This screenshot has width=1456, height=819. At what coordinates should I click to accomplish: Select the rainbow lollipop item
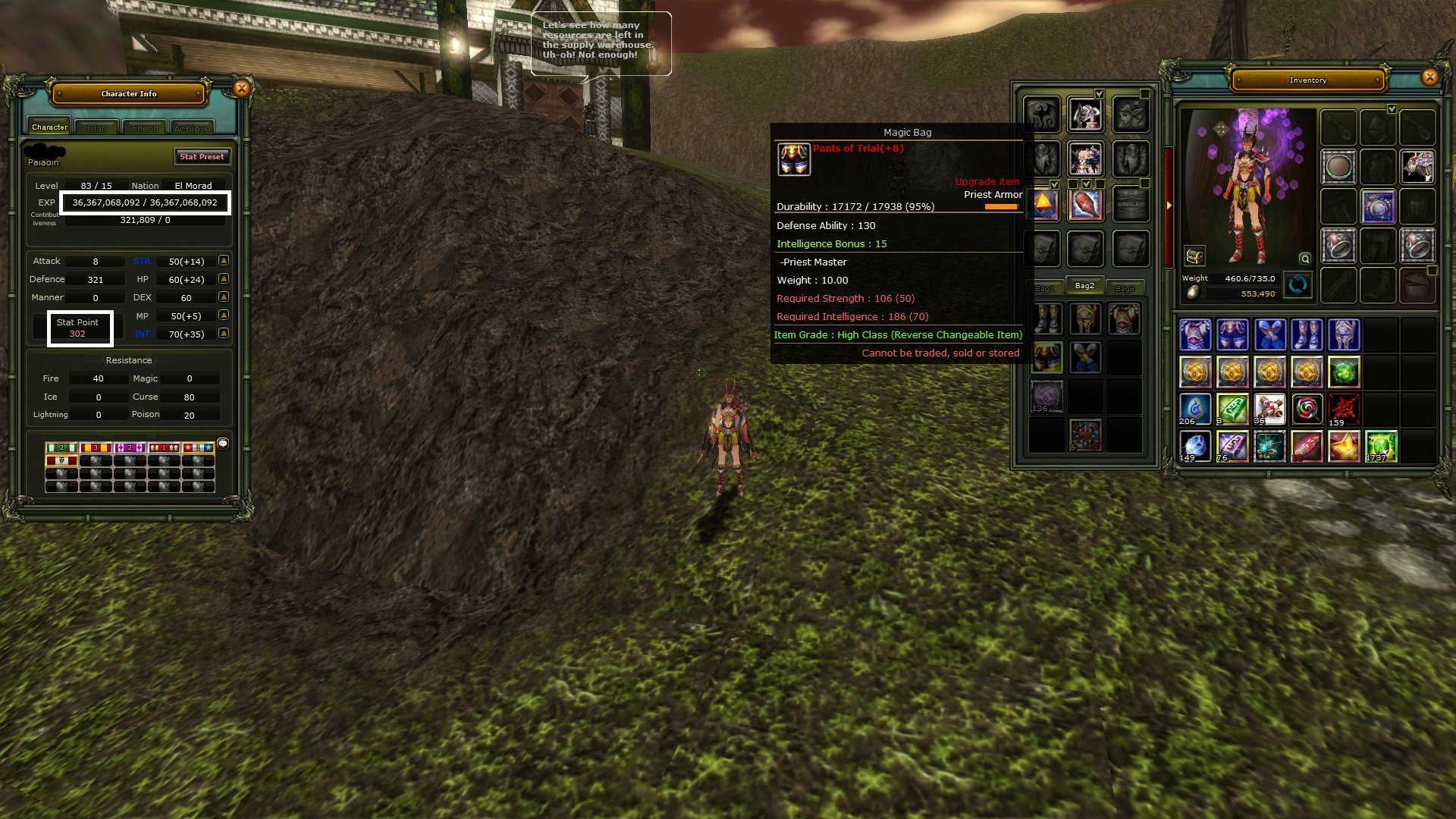1307,409
